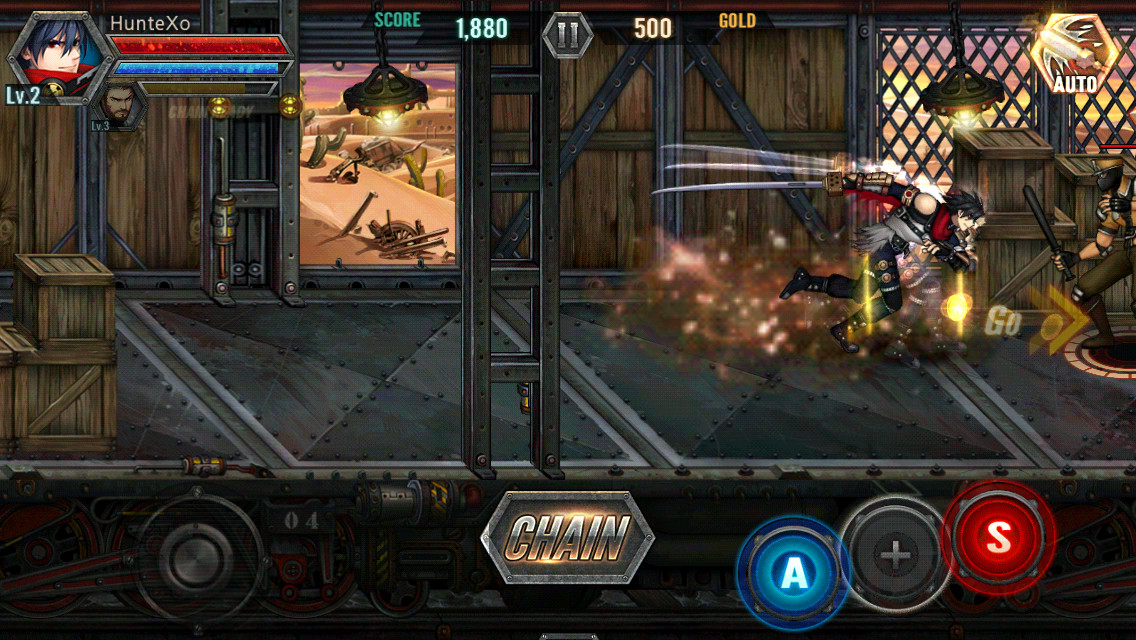Tap the red S skill button
This screenshot has height=640, width=1136.
[998, 538]
